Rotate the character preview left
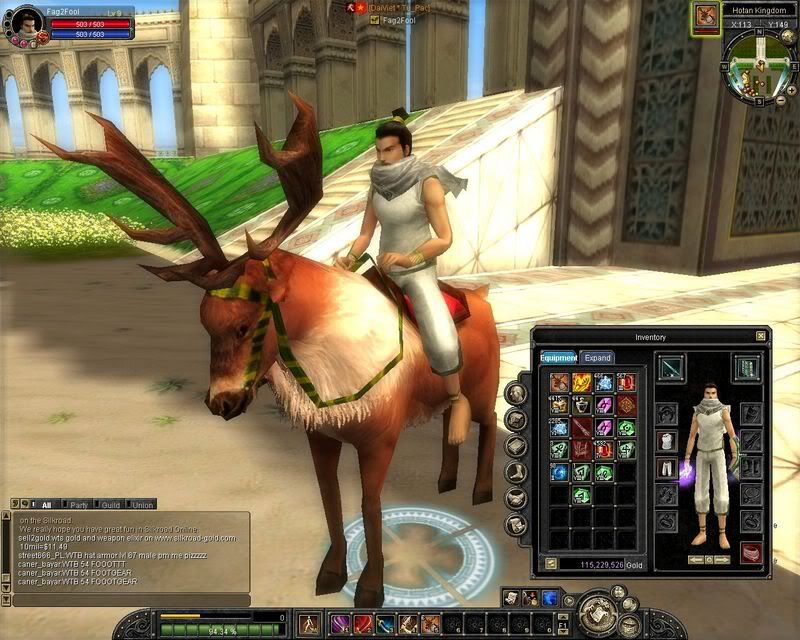Screen dimensions: 800x640 (696, 559)
